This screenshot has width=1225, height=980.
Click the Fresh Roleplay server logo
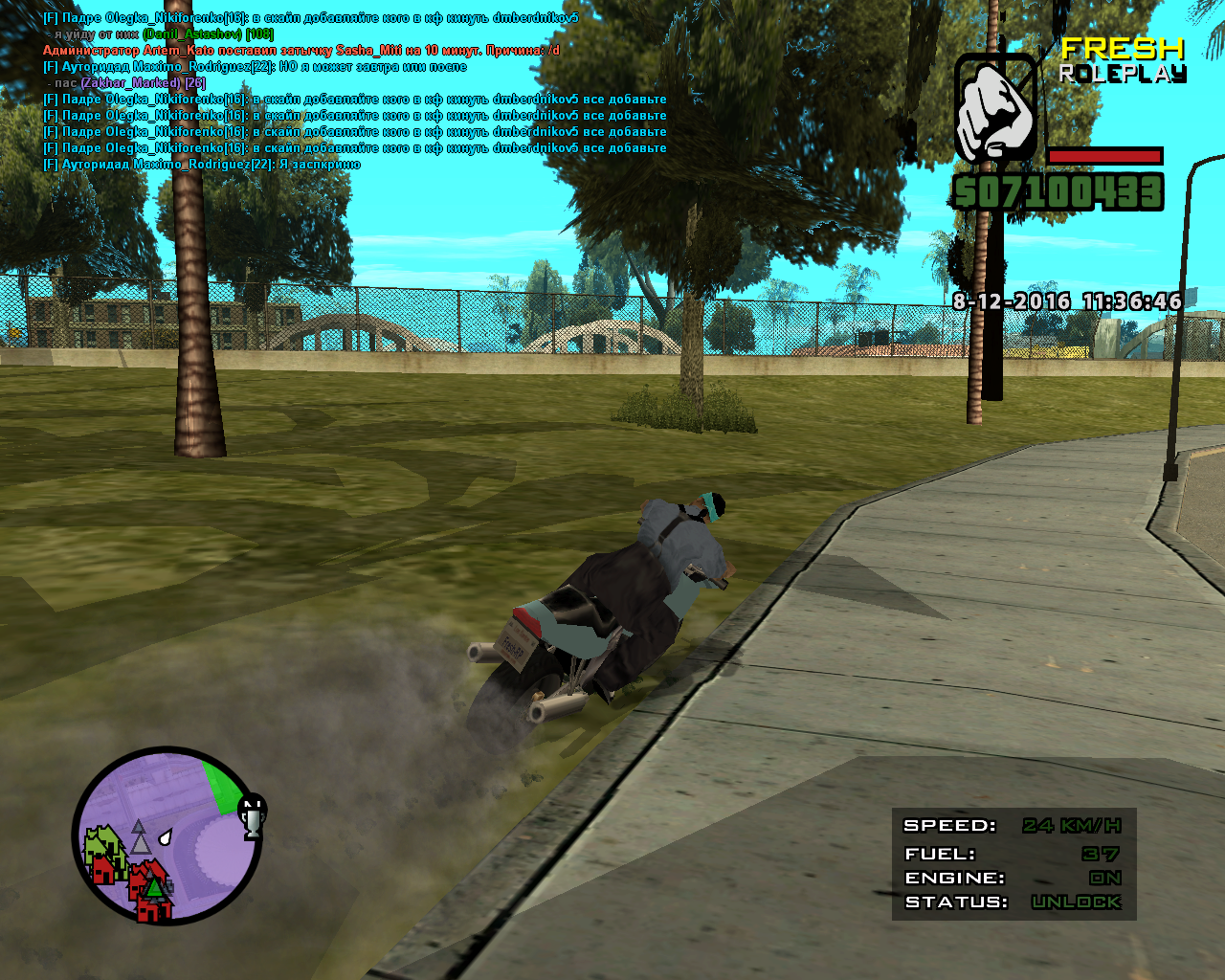click(x=1122, y=59)
